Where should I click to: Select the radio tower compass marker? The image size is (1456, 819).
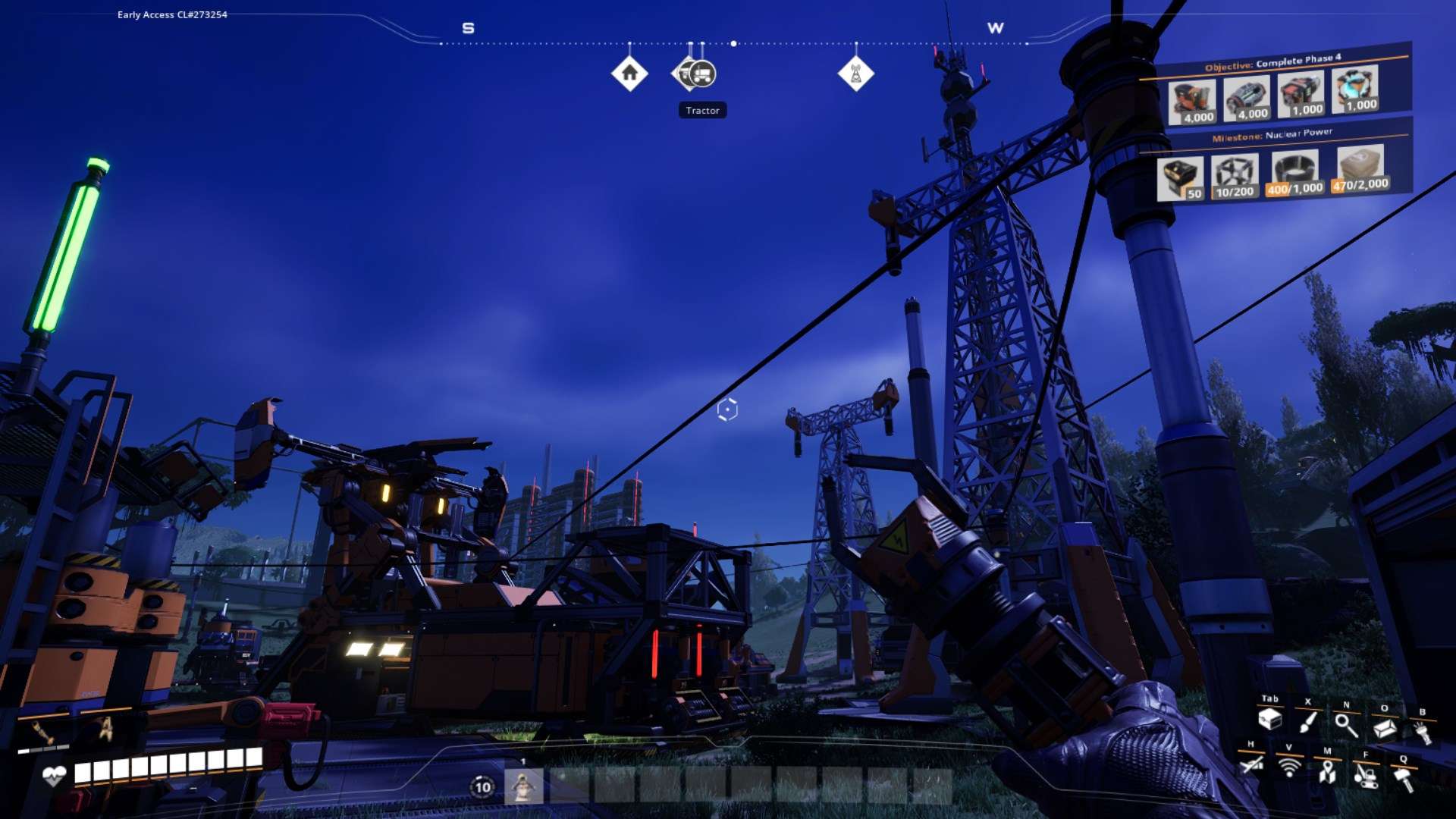(855, 74)
